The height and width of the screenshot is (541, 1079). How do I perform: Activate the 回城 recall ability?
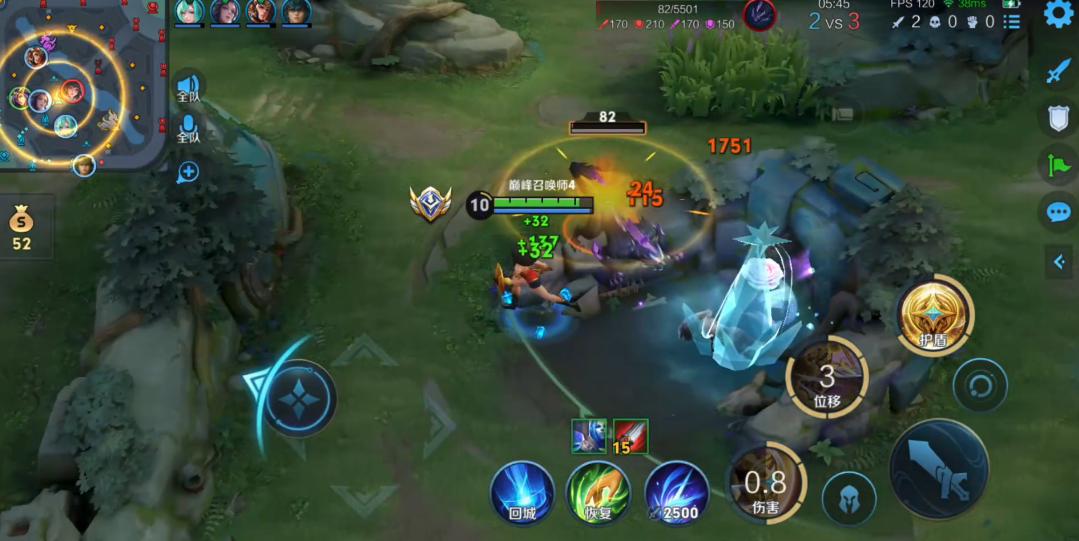522,492
